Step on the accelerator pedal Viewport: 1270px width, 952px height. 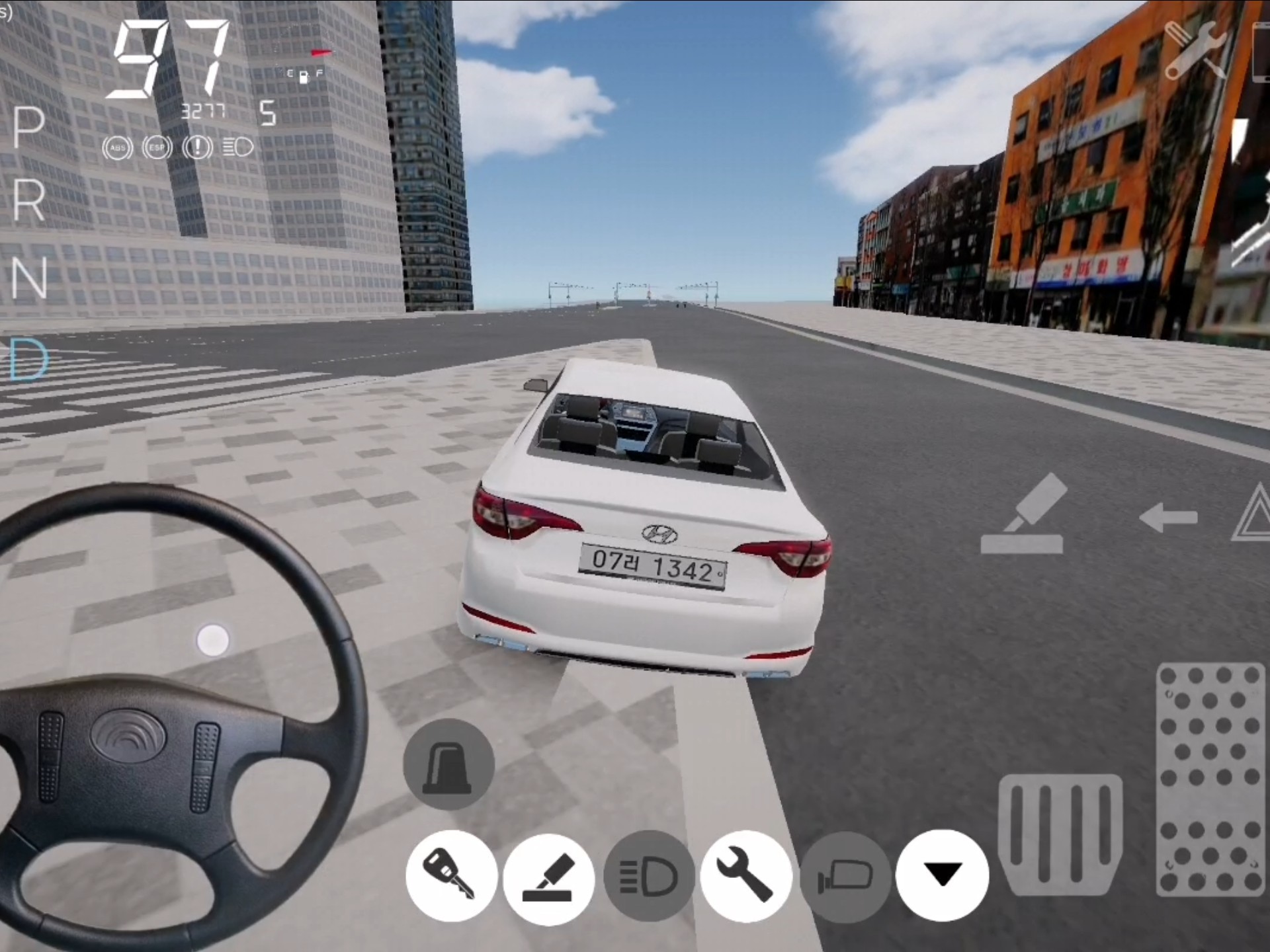pyautogui.click(x=1209, y=780)
